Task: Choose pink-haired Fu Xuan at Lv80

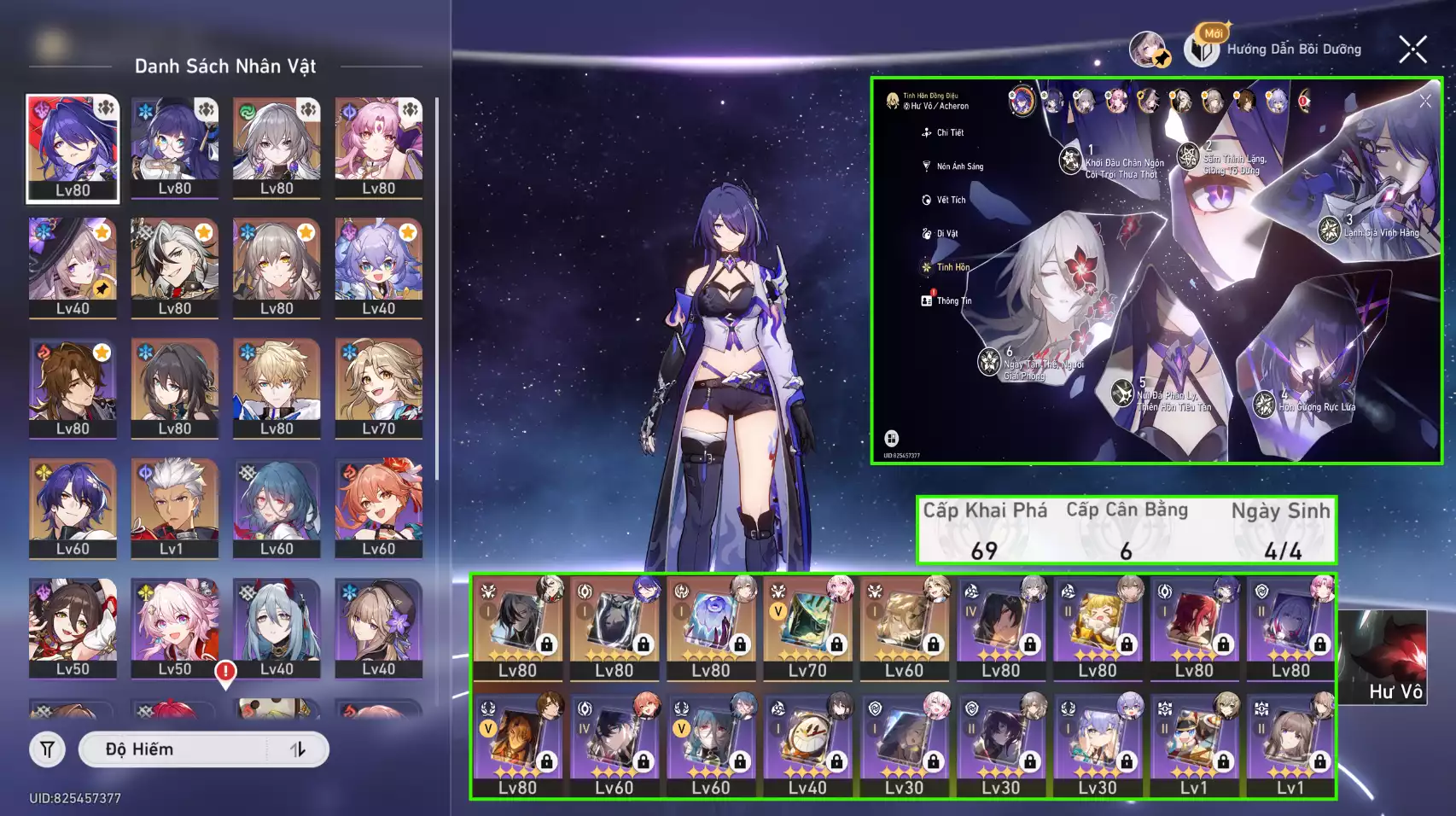Action: (378, 149)
